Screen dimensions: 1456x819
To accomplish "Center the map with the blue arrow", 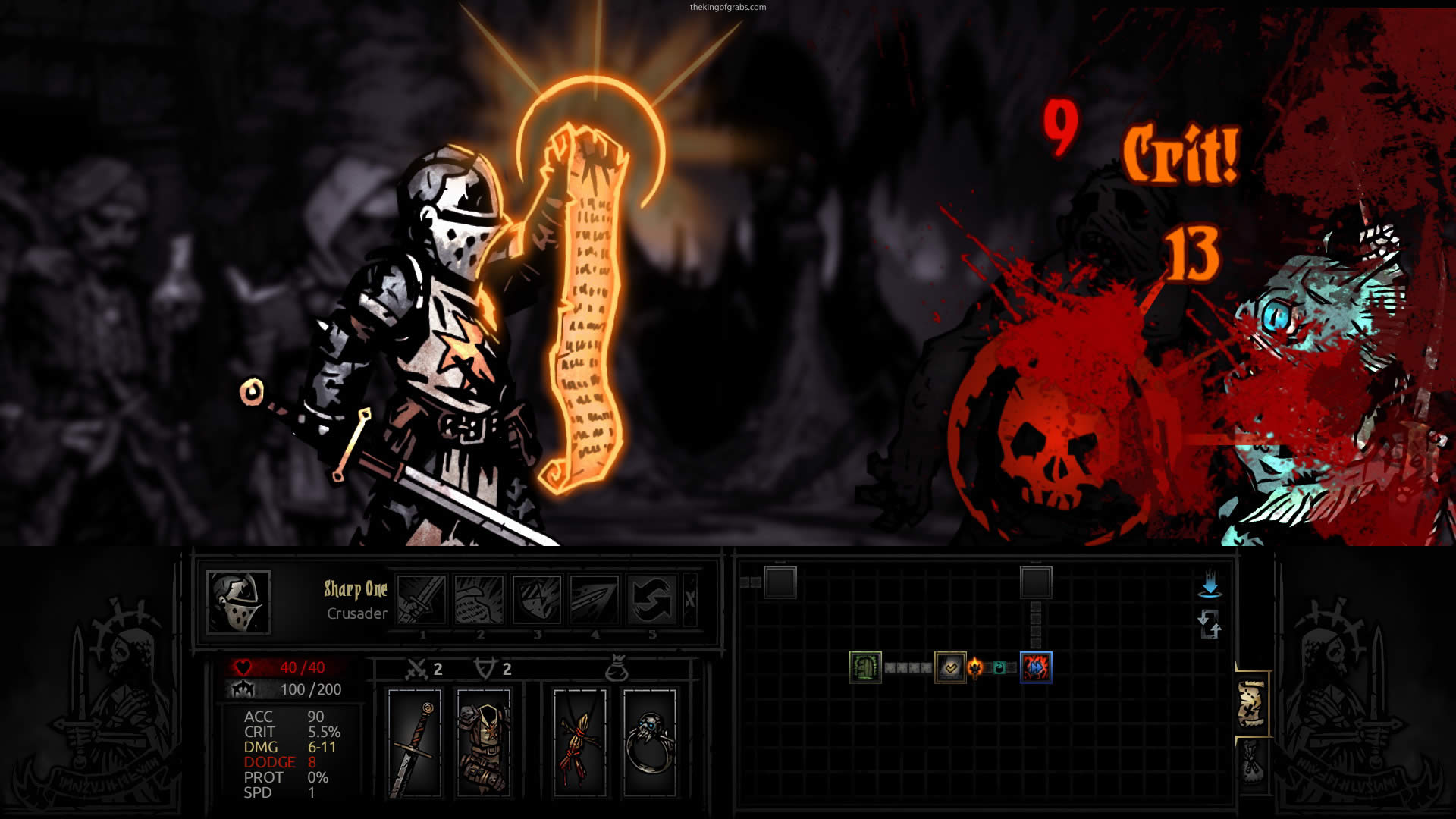I will coord(1210,584).
